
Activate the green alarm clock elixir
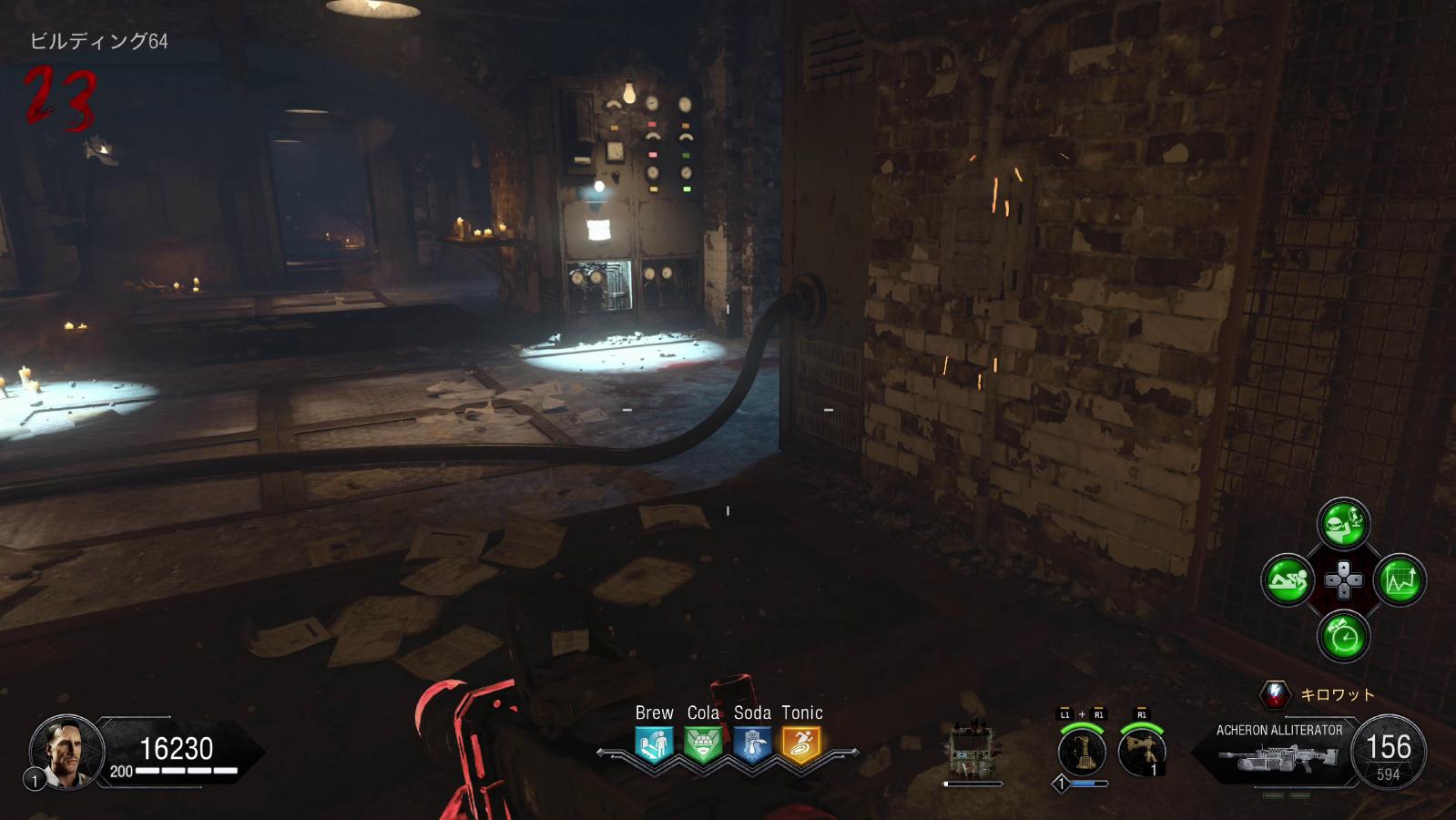pyautogui.click(x=1343, y=635)
